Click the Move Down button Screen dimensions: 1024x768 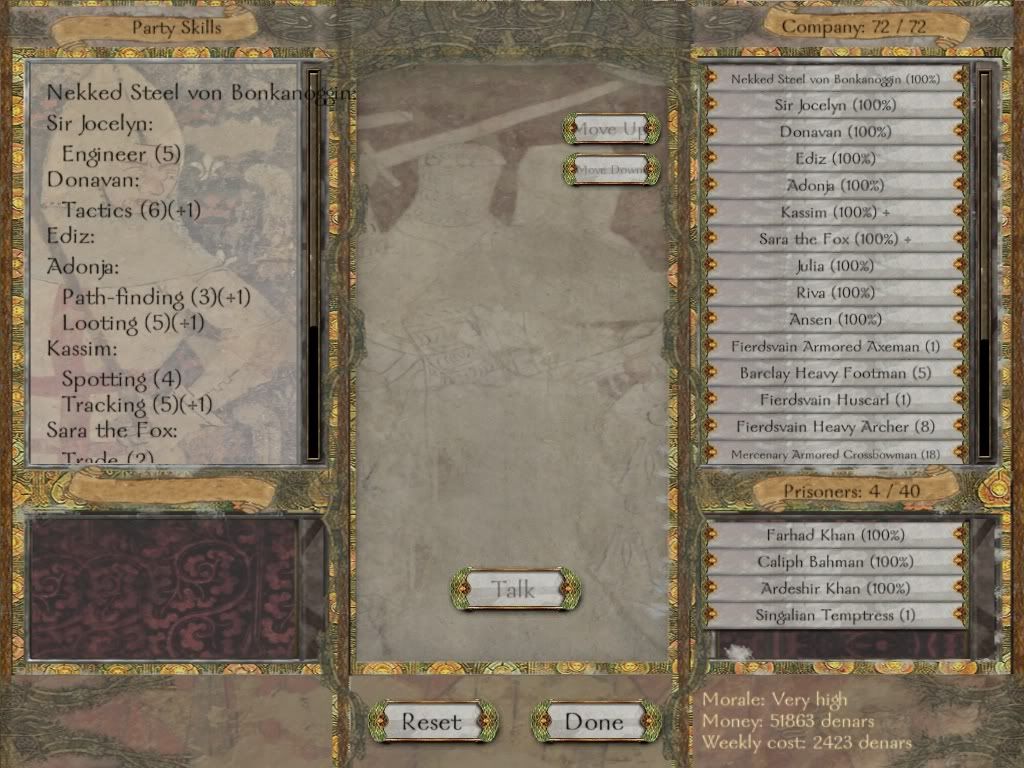pos(611,169)
